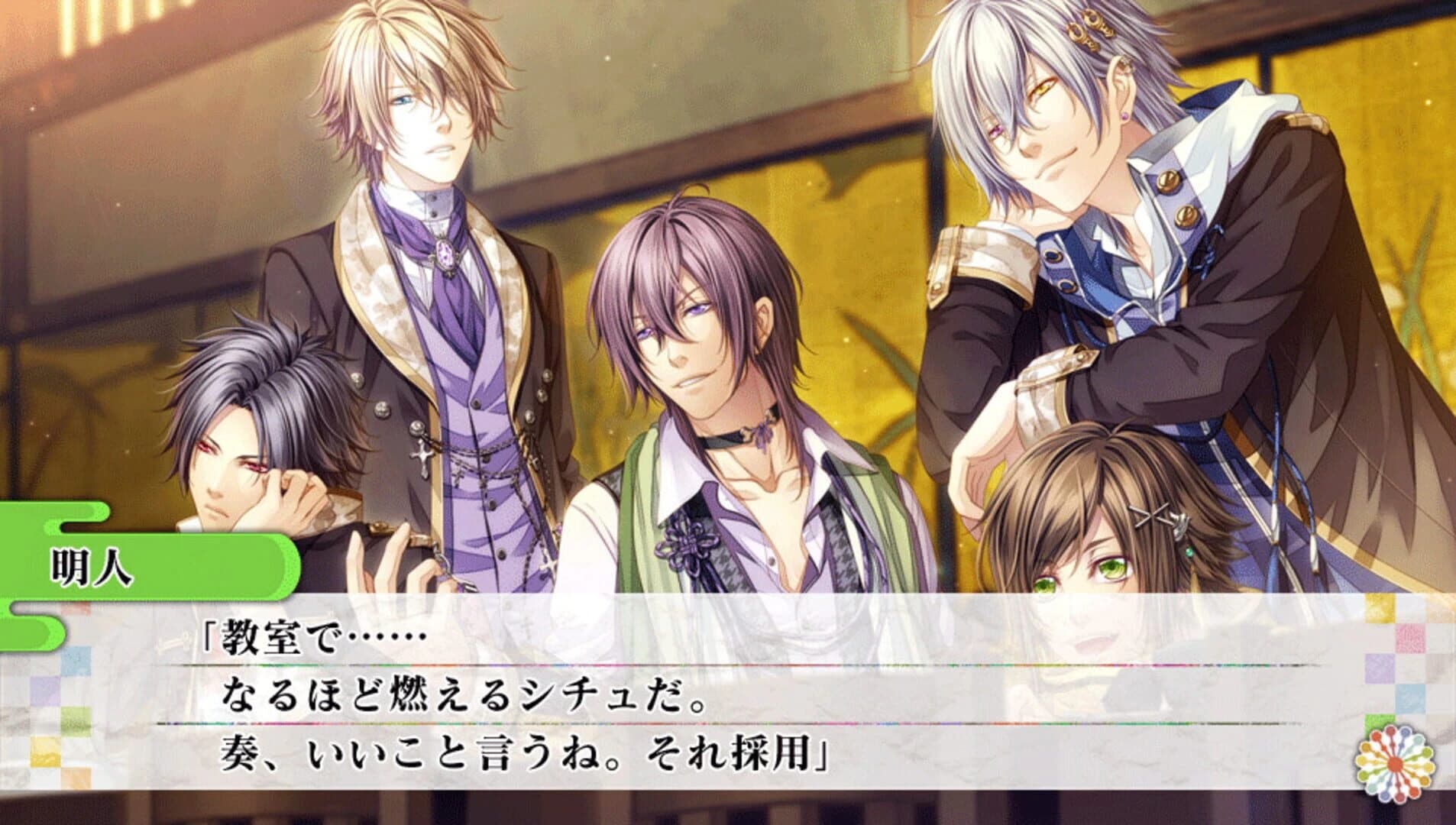Click the center dot of the flower icon
The image size is (1456, 825).
click(1394, 763)
